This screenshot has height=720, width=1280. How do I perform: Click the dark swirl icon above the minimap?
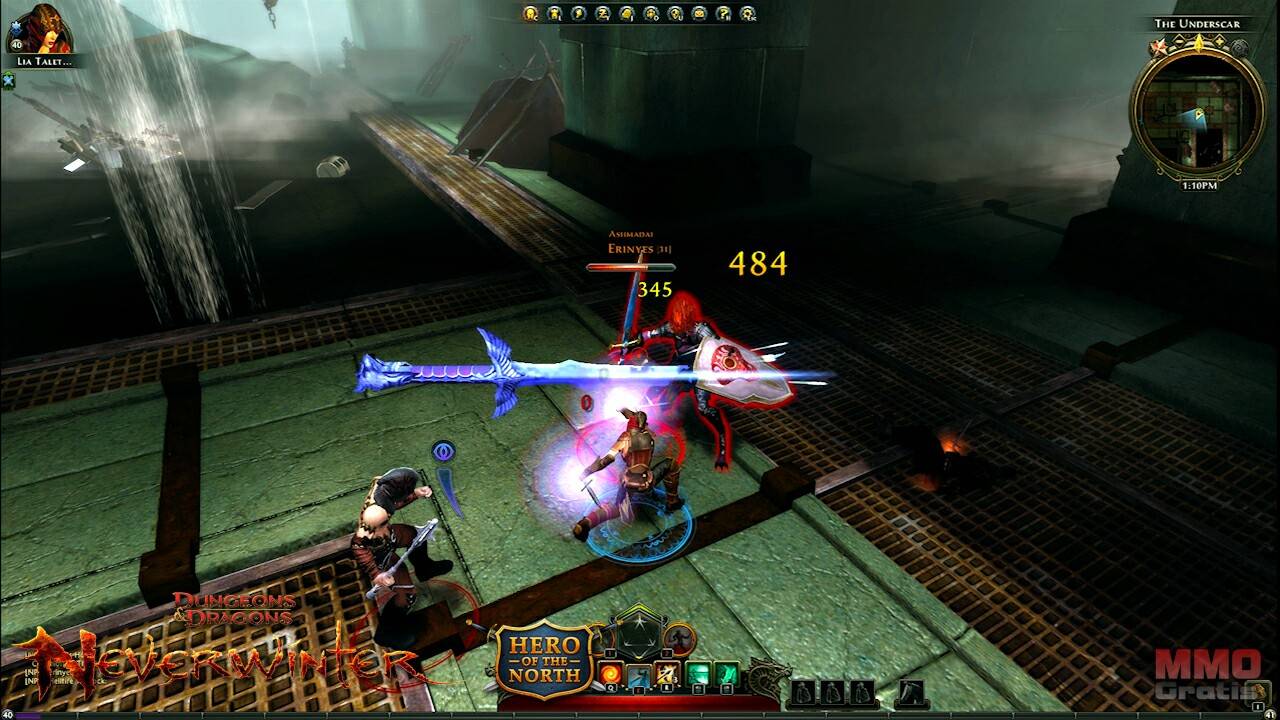click(1239, 47)
